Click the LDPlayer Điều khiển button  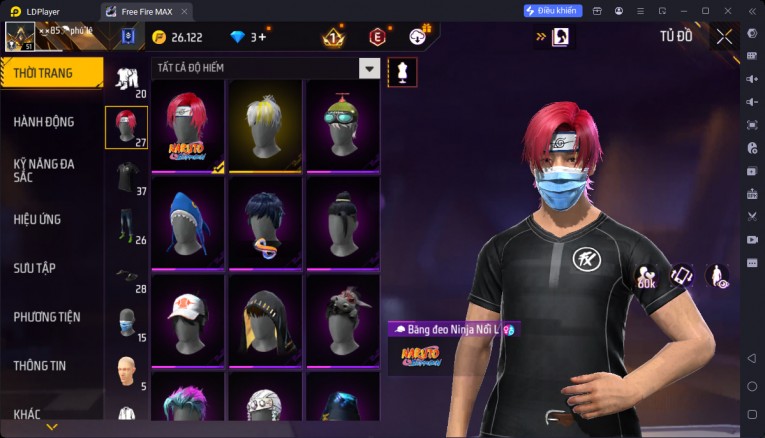tap(552, 10)
